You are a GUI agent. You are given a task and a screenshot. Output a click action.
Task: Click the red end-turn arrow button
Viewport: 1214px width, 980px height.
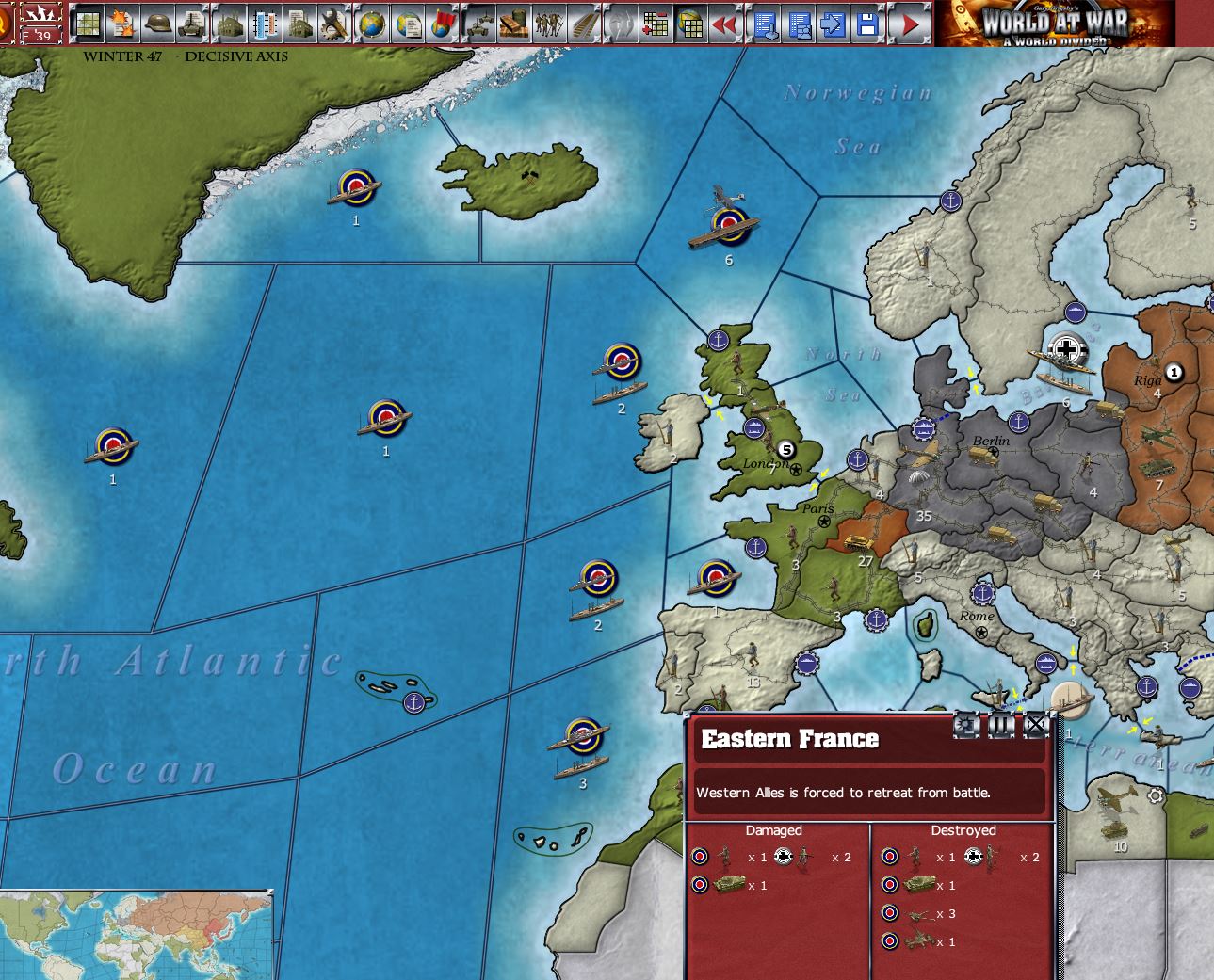coord(910,24)
